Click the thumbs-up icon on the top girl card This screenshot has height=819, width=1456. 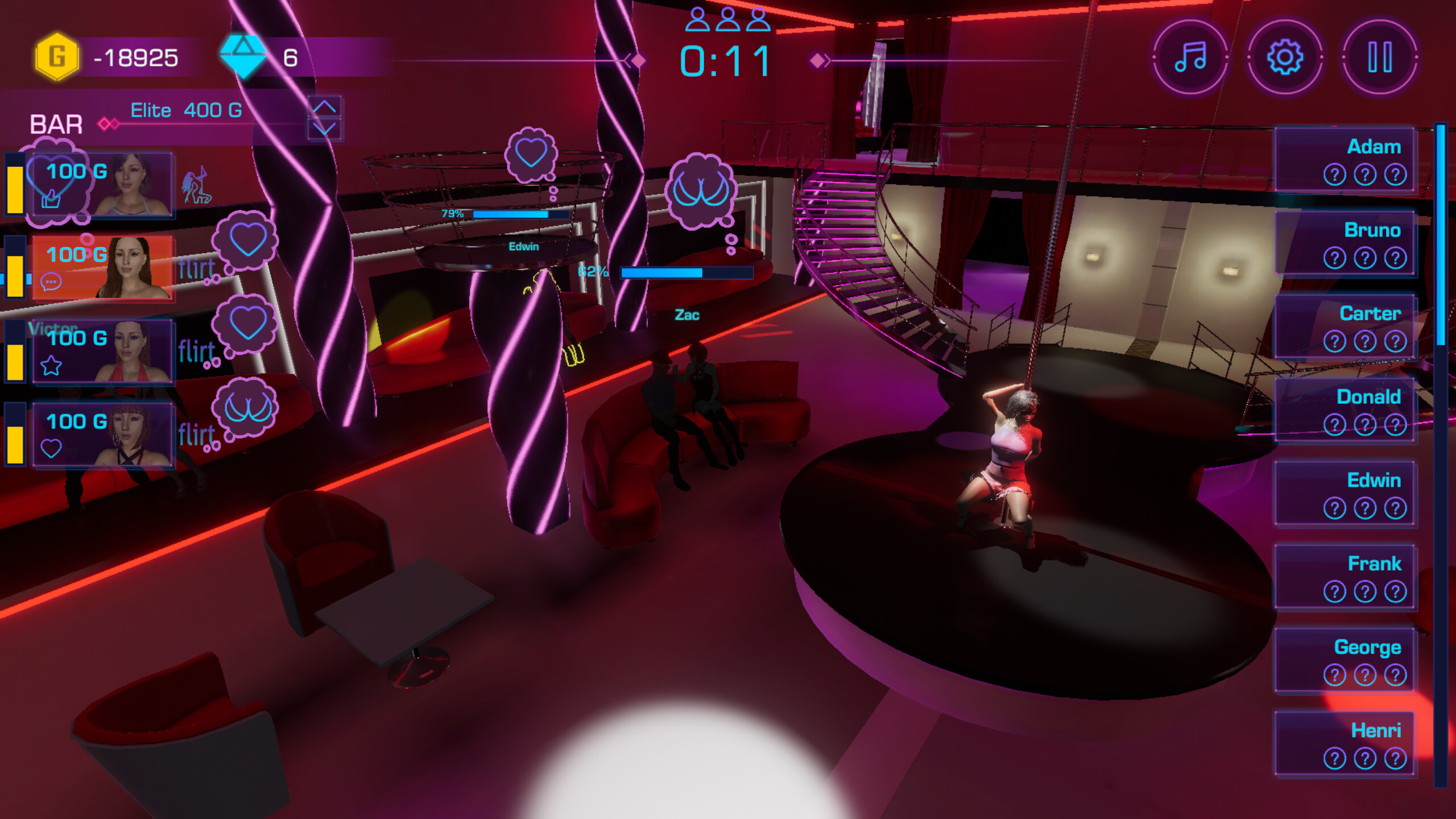point(51,200)
